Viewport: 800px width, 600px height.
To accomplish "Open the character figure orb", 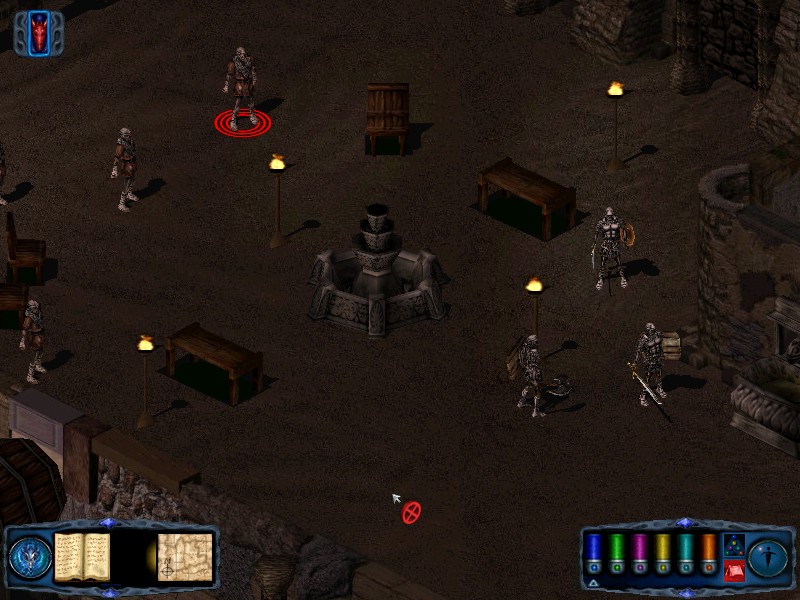I will tap(769, 557).
